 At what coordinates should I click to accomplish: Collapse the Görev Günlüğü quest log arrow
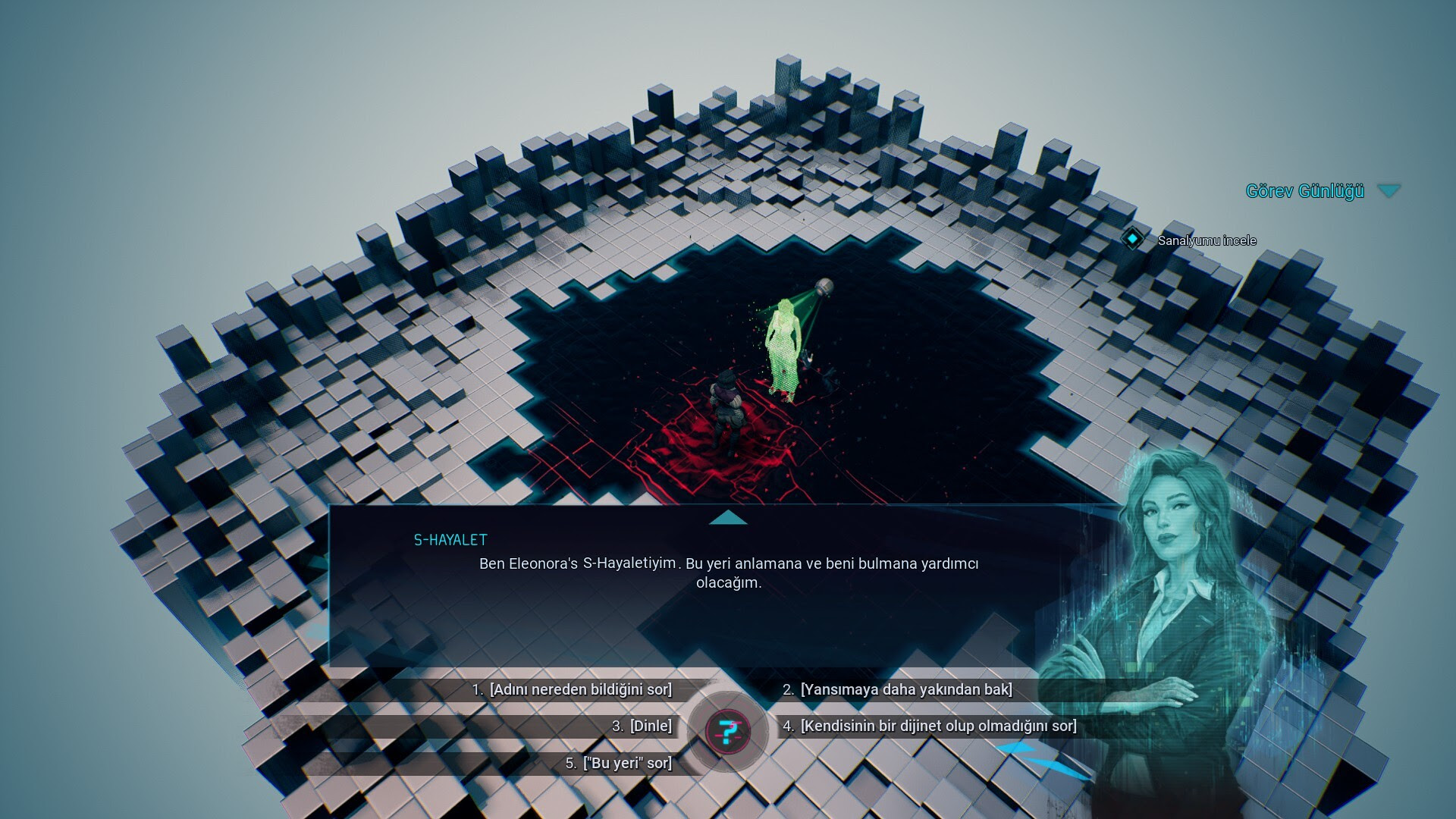1389,191
